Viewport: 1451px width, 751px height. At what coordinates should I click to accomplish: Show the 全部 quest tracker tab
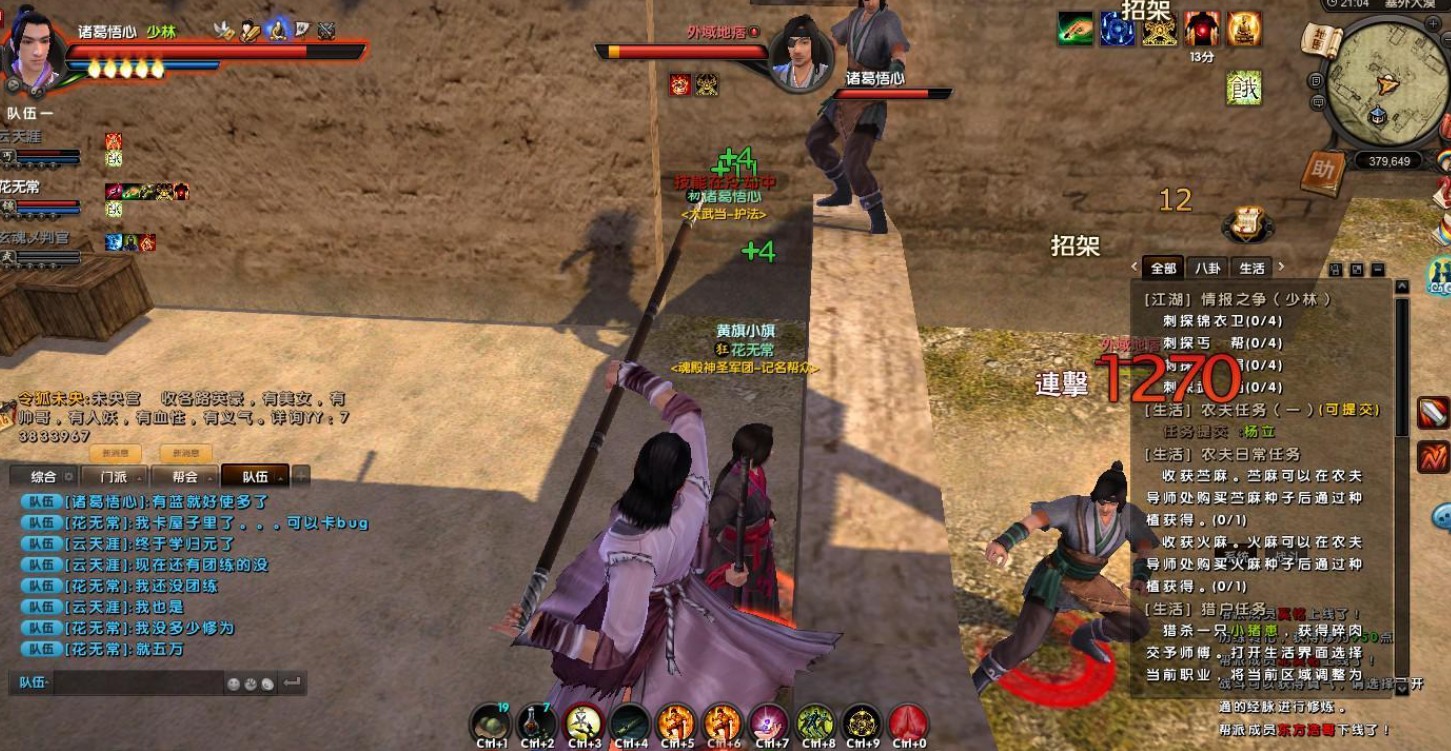1163,268
